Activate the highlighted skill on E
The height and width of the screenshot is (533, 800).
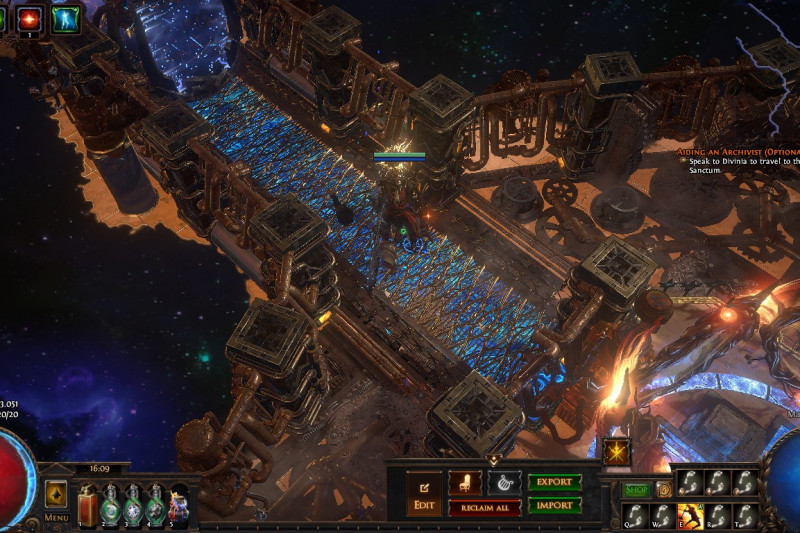(689, 514)
